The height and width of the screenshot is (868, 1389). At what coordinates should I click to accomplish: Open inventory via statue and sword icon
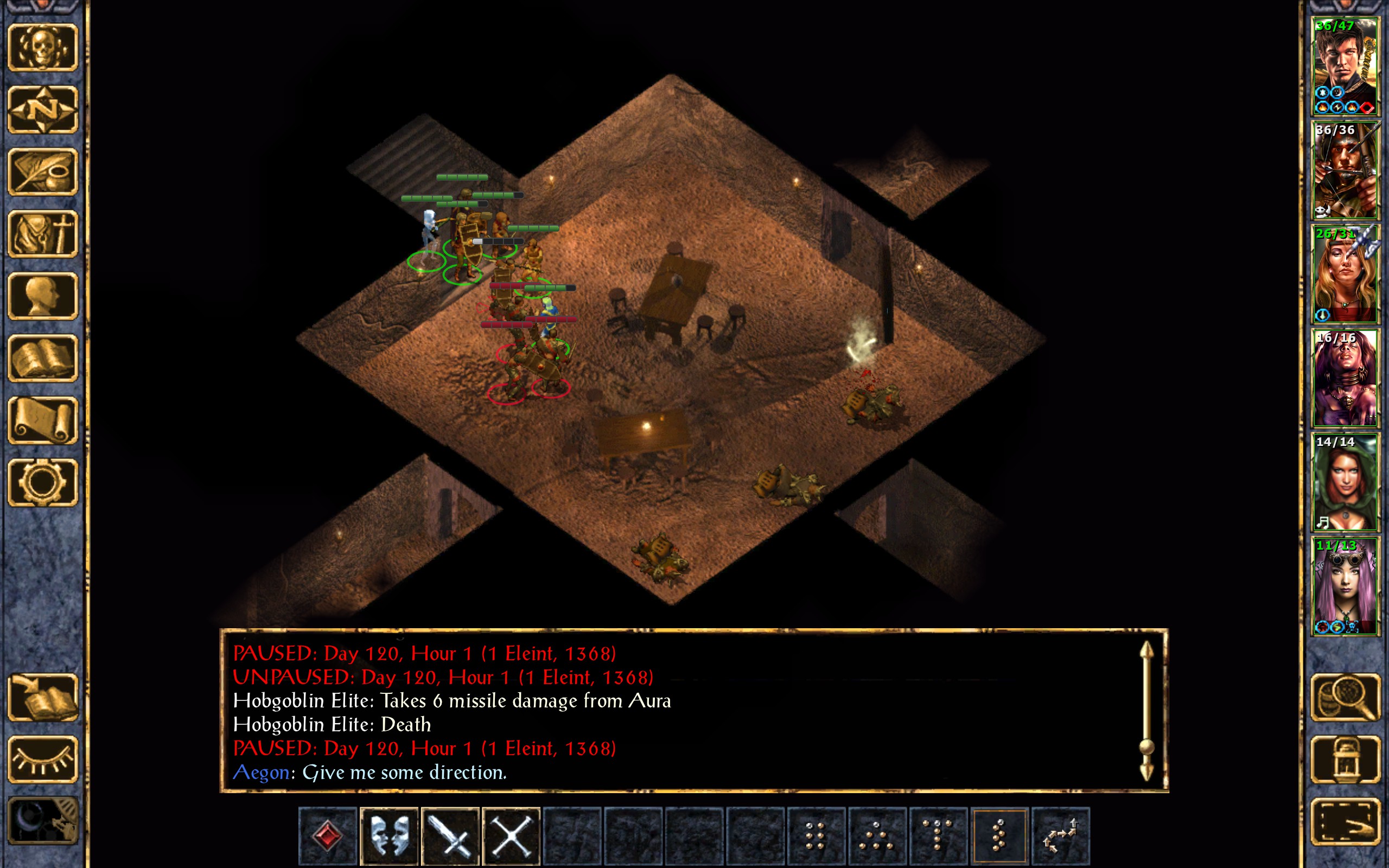pos(42,234)
